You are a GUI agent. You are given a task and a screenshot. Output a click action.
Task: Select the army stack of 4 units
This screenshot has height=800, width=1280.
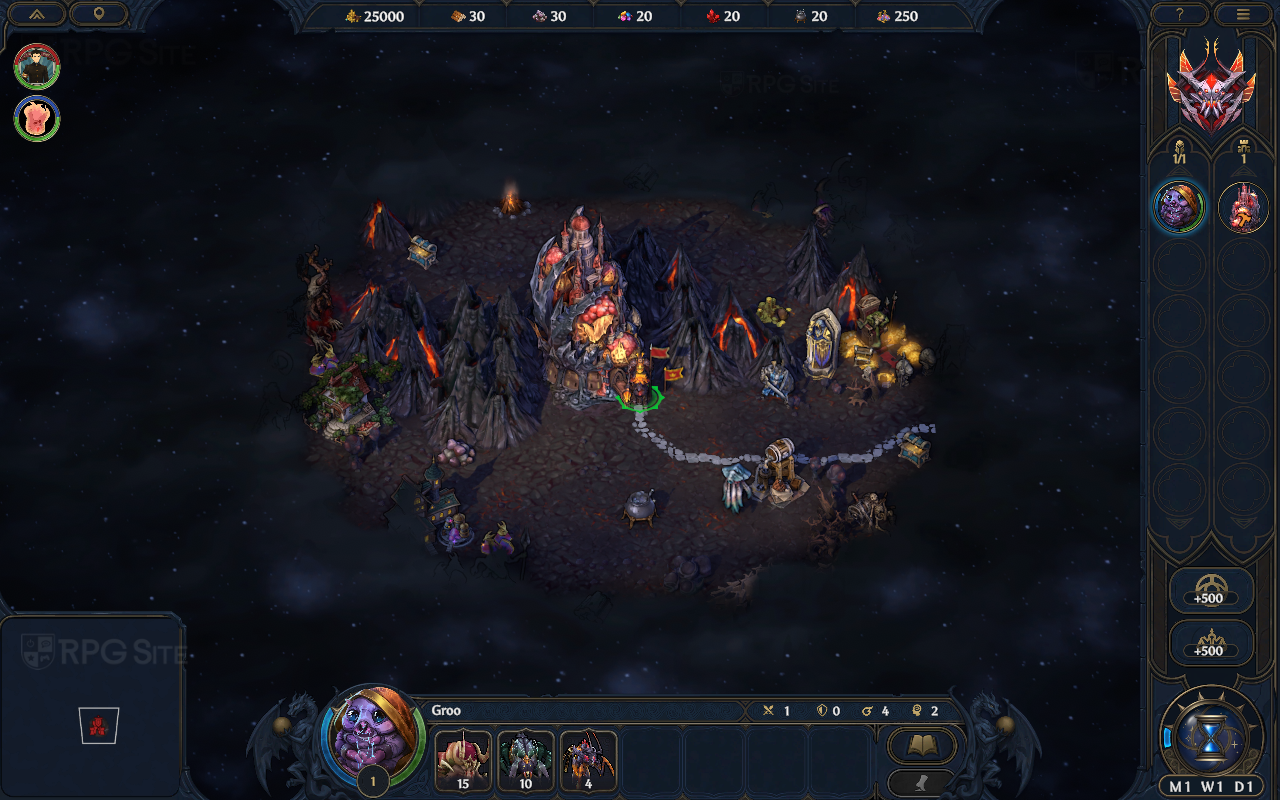pyautogui.click(x=588, y=761)
